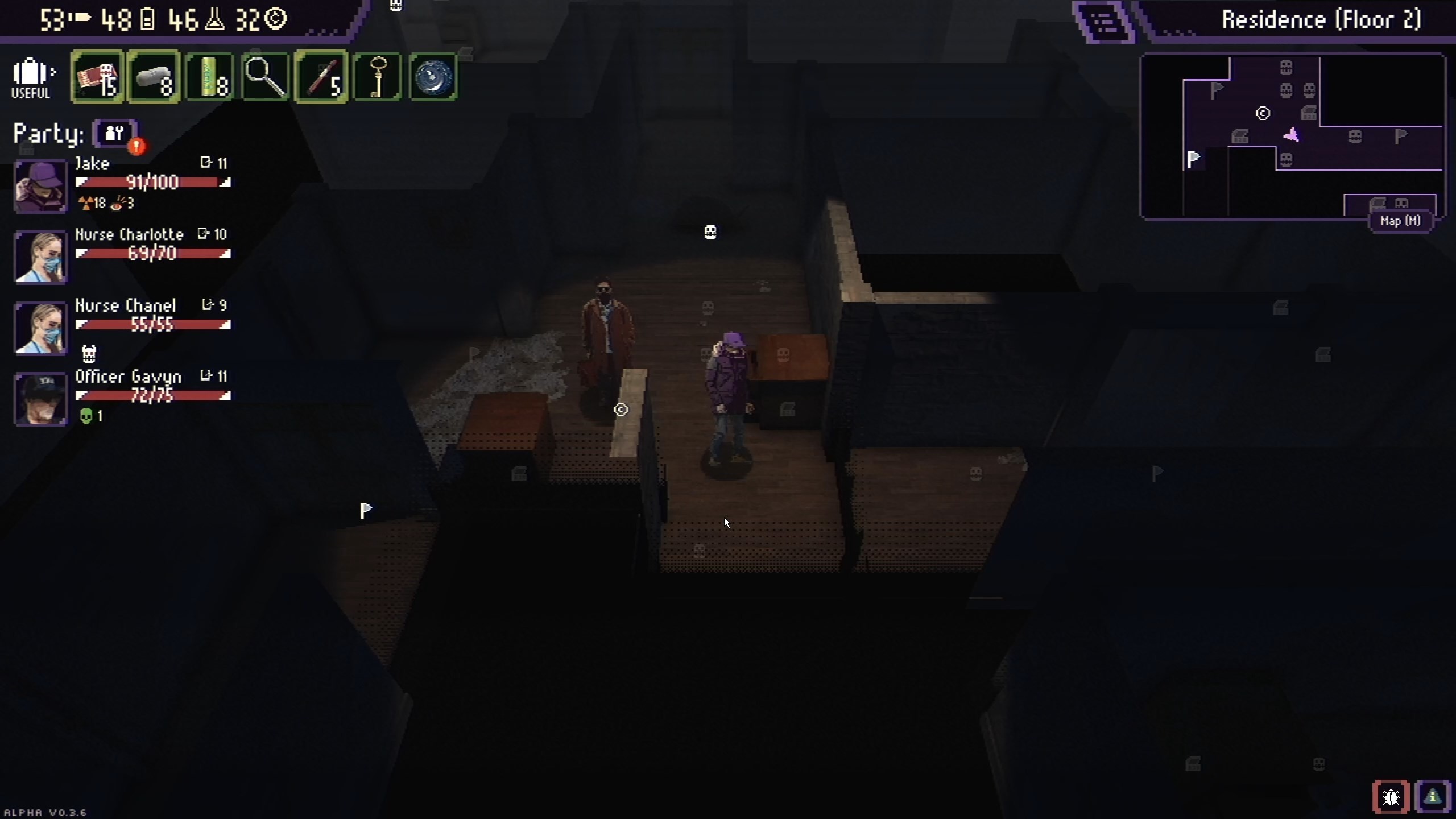
Task: Open the objectives list icon beside Residence
Action: tap(1104, 22)
